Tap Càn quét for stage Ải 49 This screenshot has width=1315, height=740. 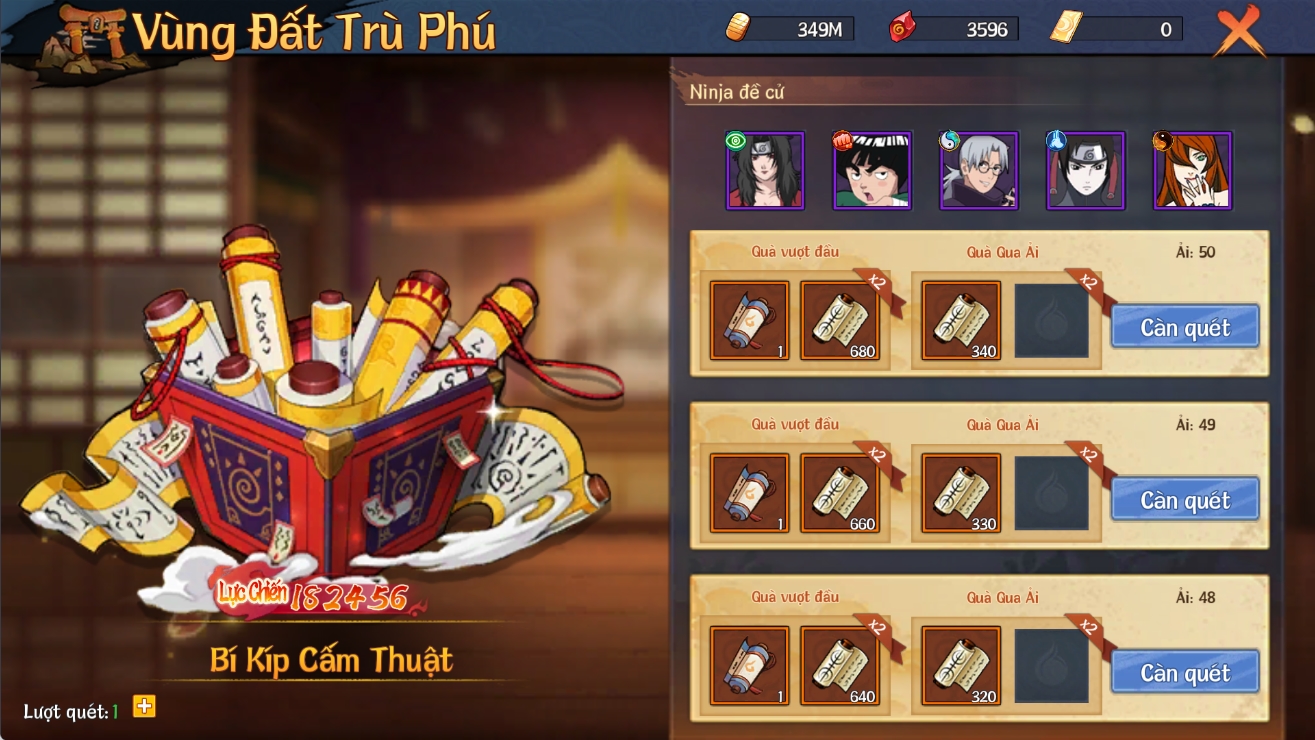click(1185, 499)
